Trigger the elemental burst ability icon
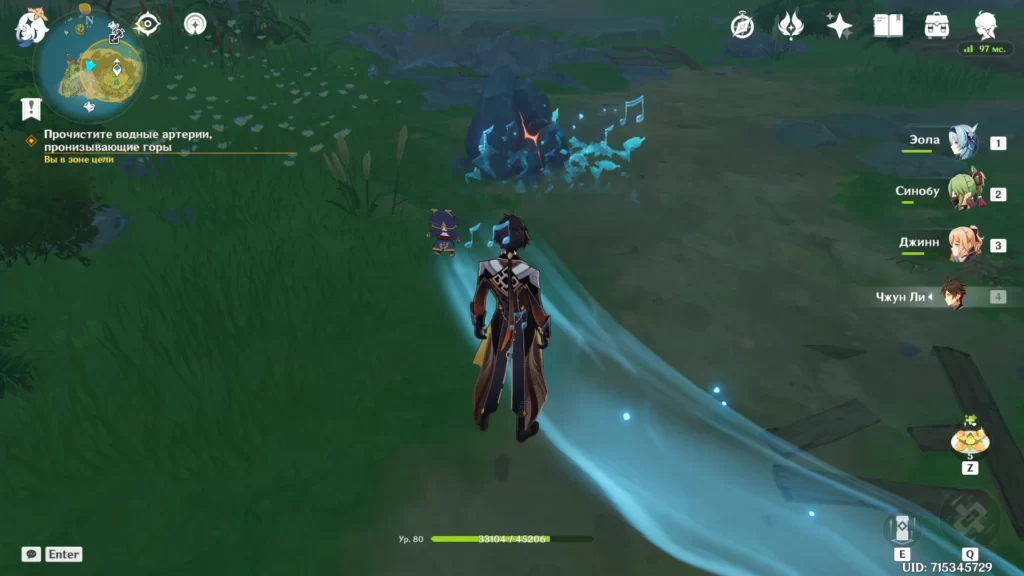 (969, 518)
